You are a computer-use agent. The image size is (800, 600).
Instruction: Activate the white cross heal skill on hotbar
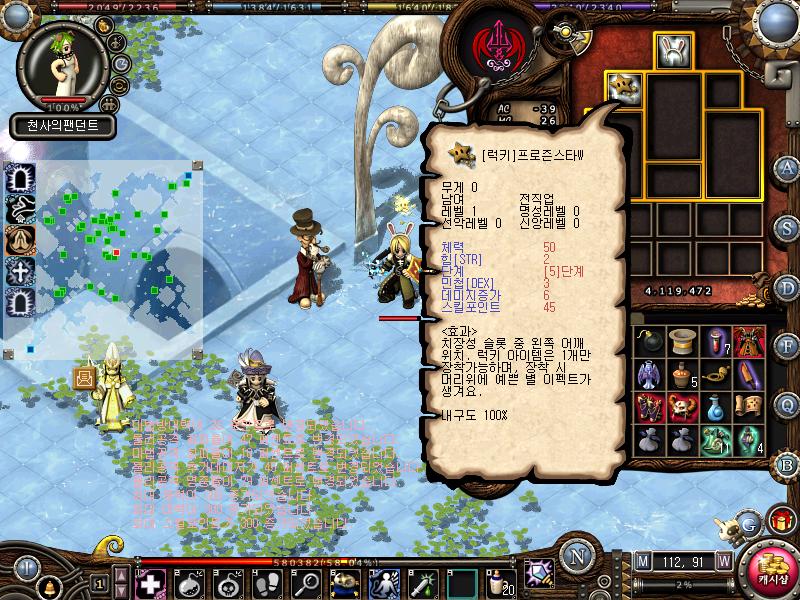point(150,583)
